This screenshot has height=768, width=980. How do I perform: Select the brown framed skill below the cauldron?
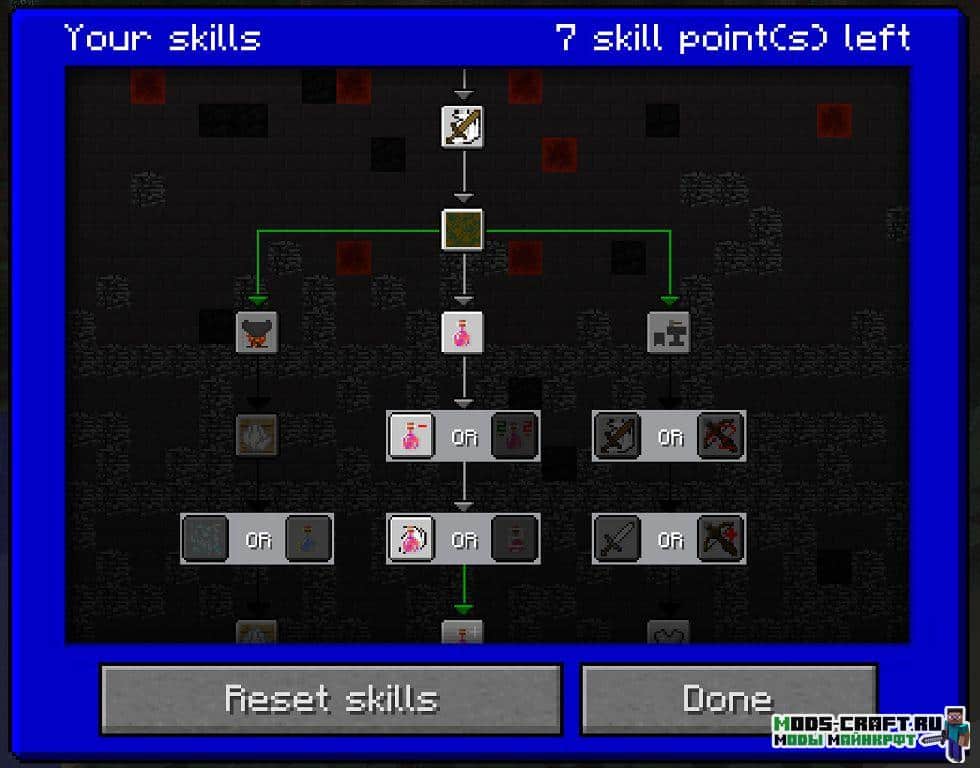257,435
